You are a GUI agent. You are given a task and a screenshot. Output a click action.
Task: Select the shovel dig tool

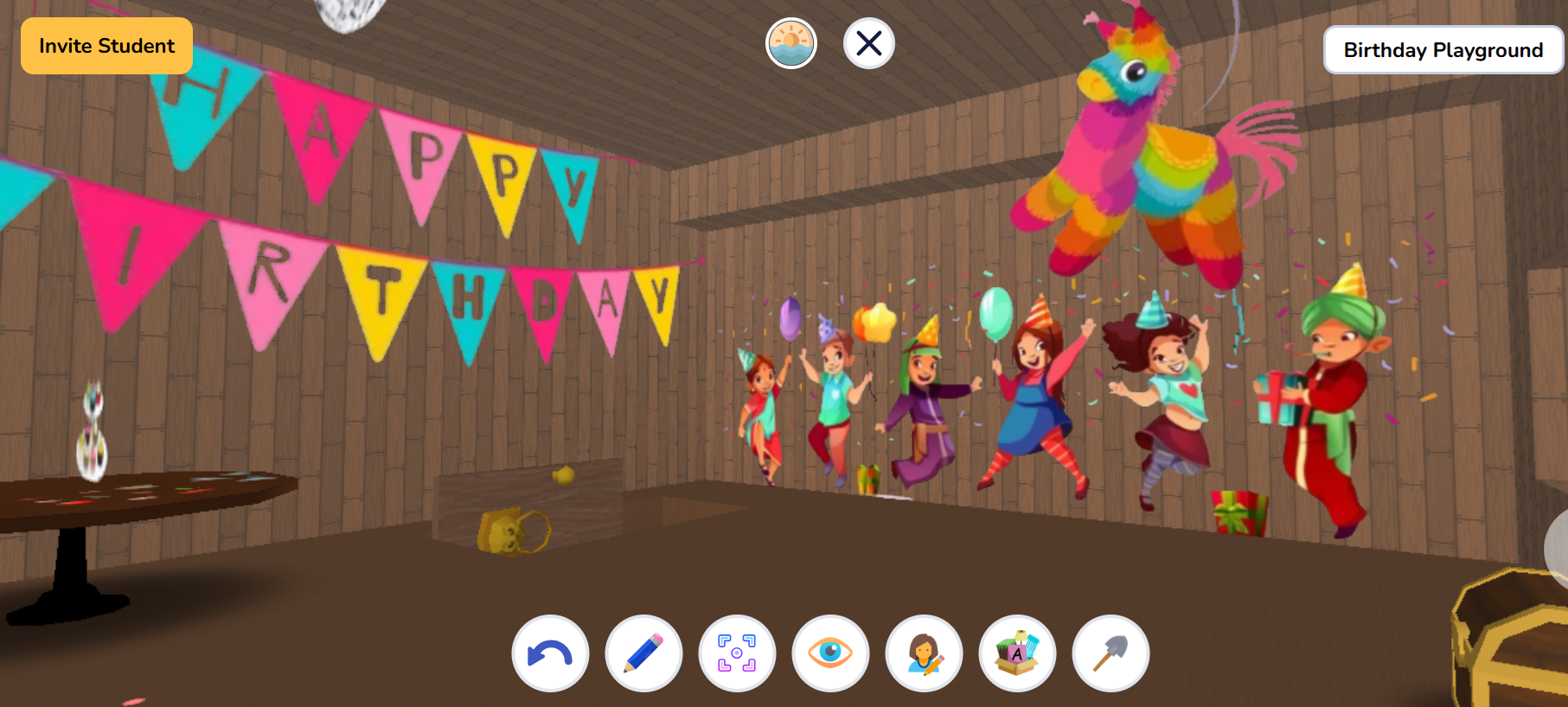[x=1110, y=654]
